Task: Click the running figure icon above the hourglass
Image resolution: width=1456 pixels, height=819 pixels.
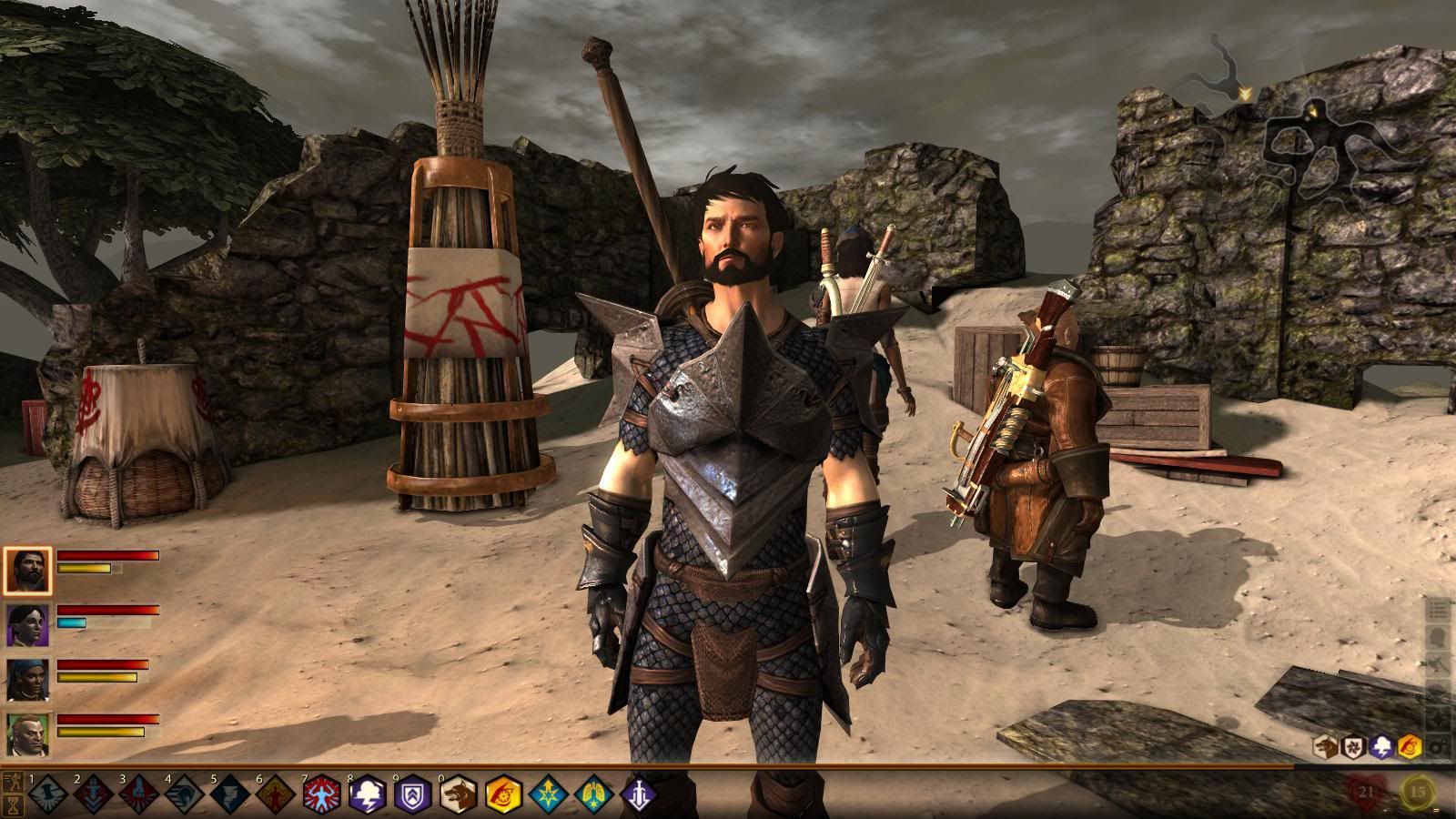Action: click(x=13, y=782)
